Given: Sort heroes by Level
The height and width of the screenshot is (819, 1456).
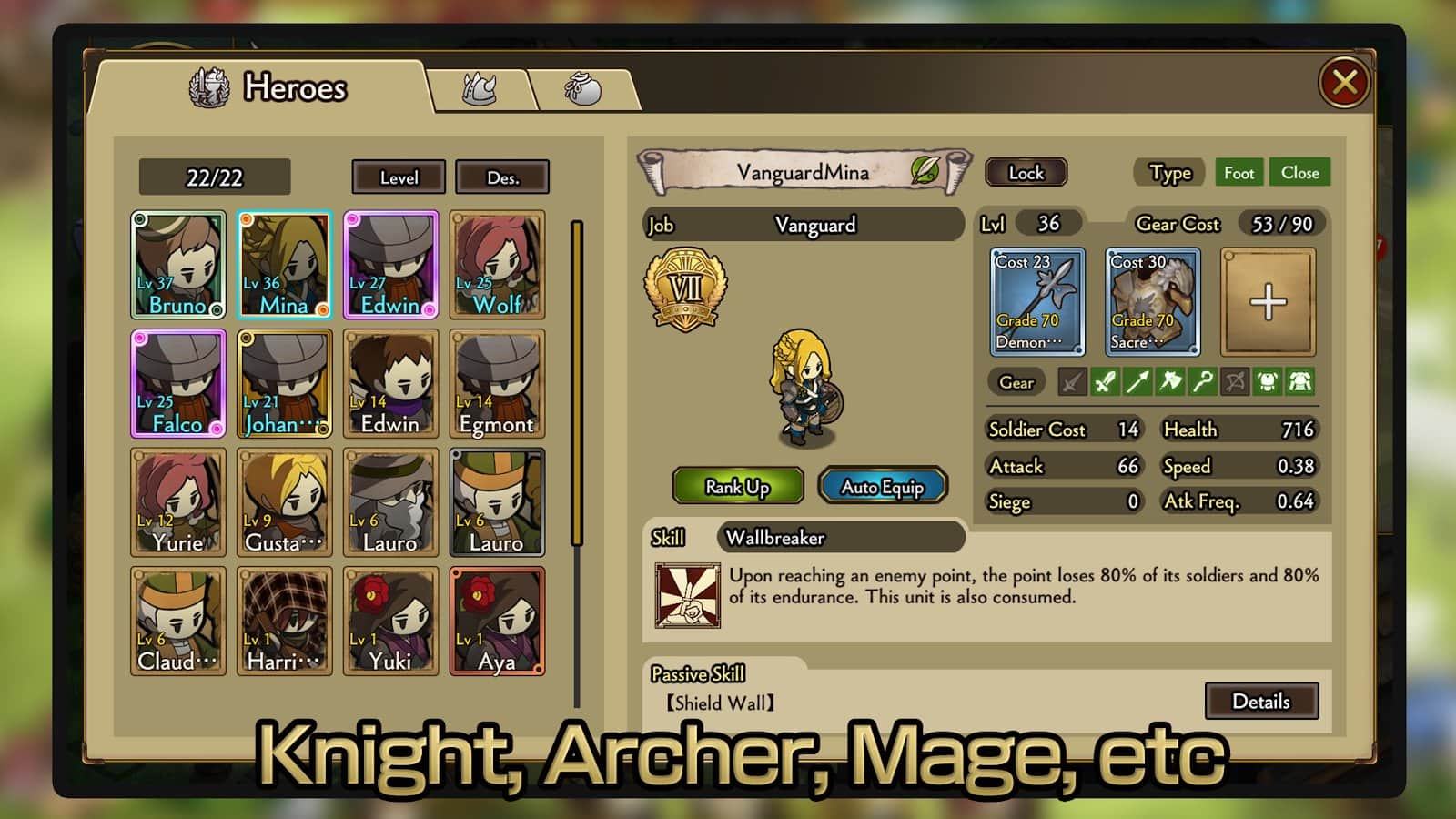Looking at the screenshot, I should [399, 177].
